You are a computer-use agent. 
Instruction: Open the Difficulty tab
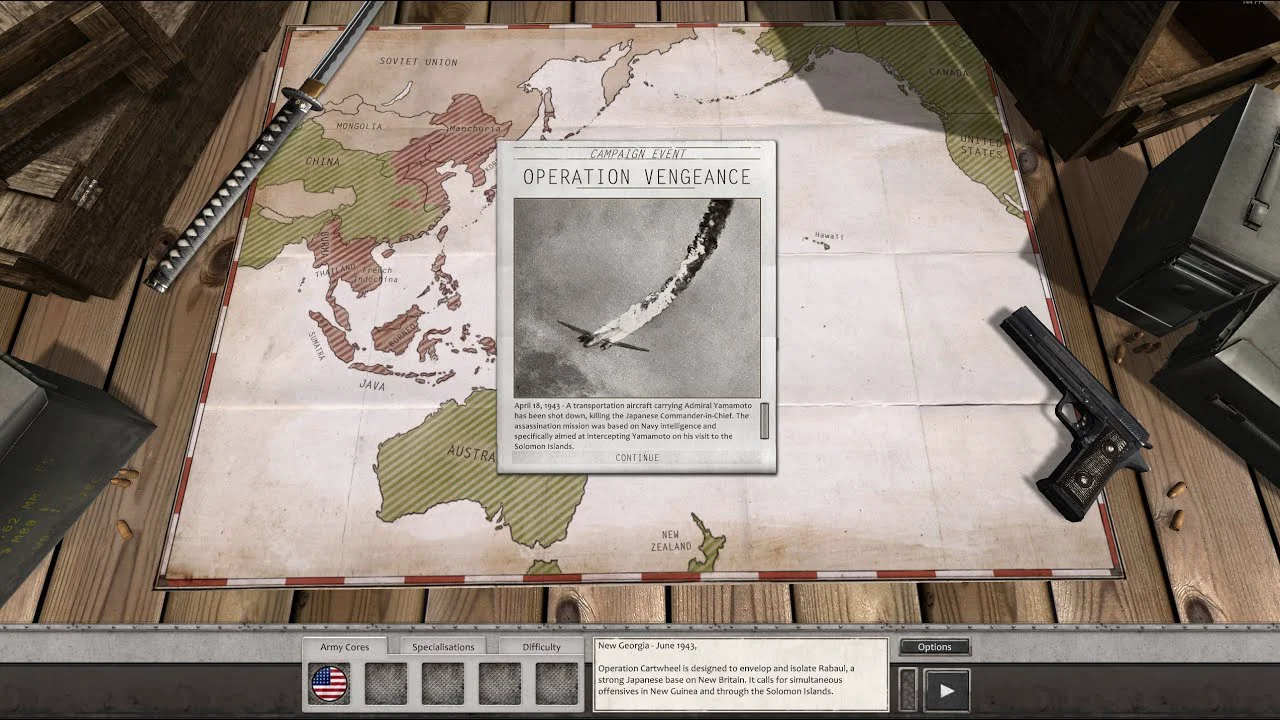pos(541,647)
